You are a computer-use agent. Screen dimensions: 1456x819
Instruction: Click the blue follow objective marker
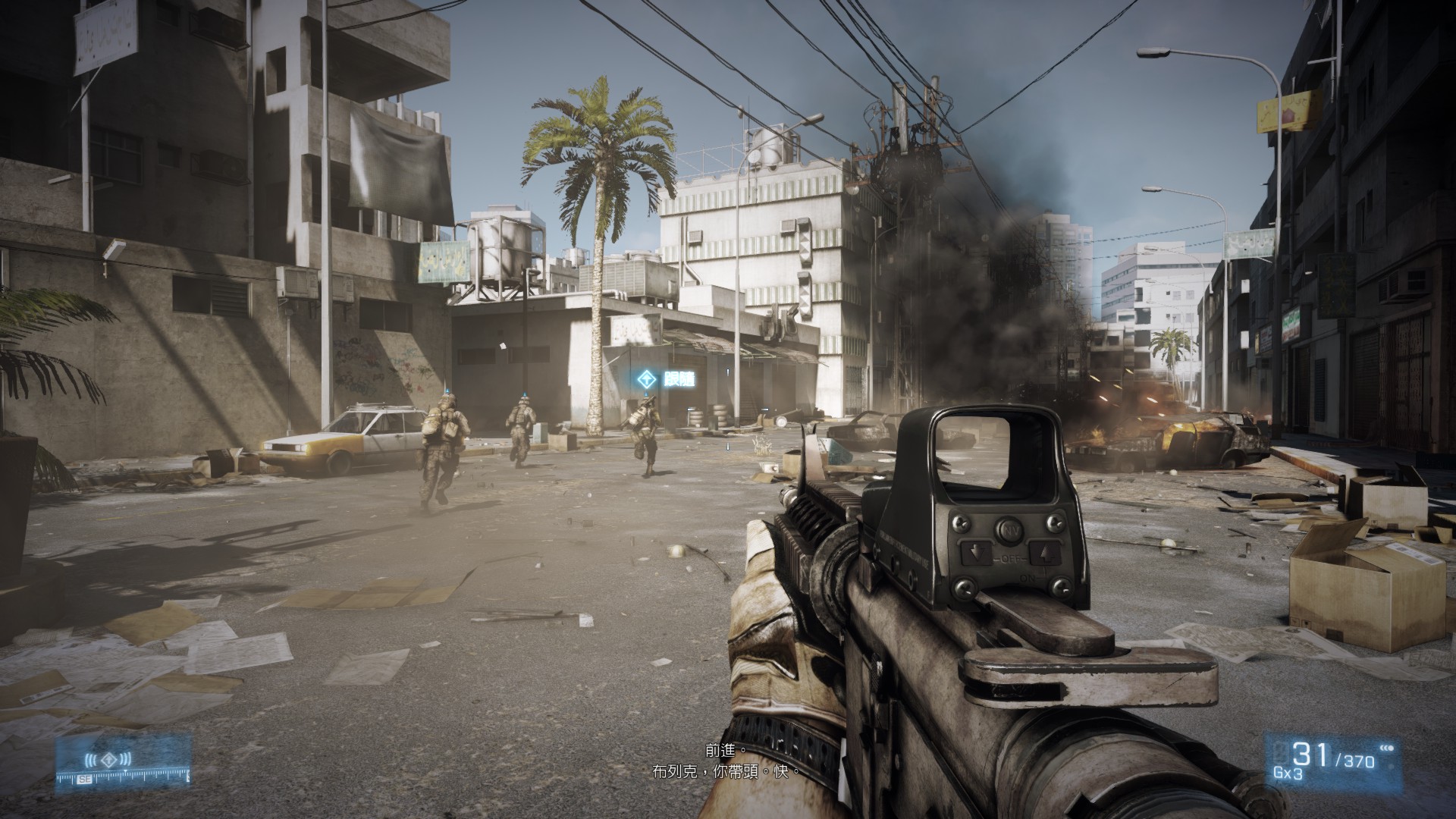(x=647, y=379)
